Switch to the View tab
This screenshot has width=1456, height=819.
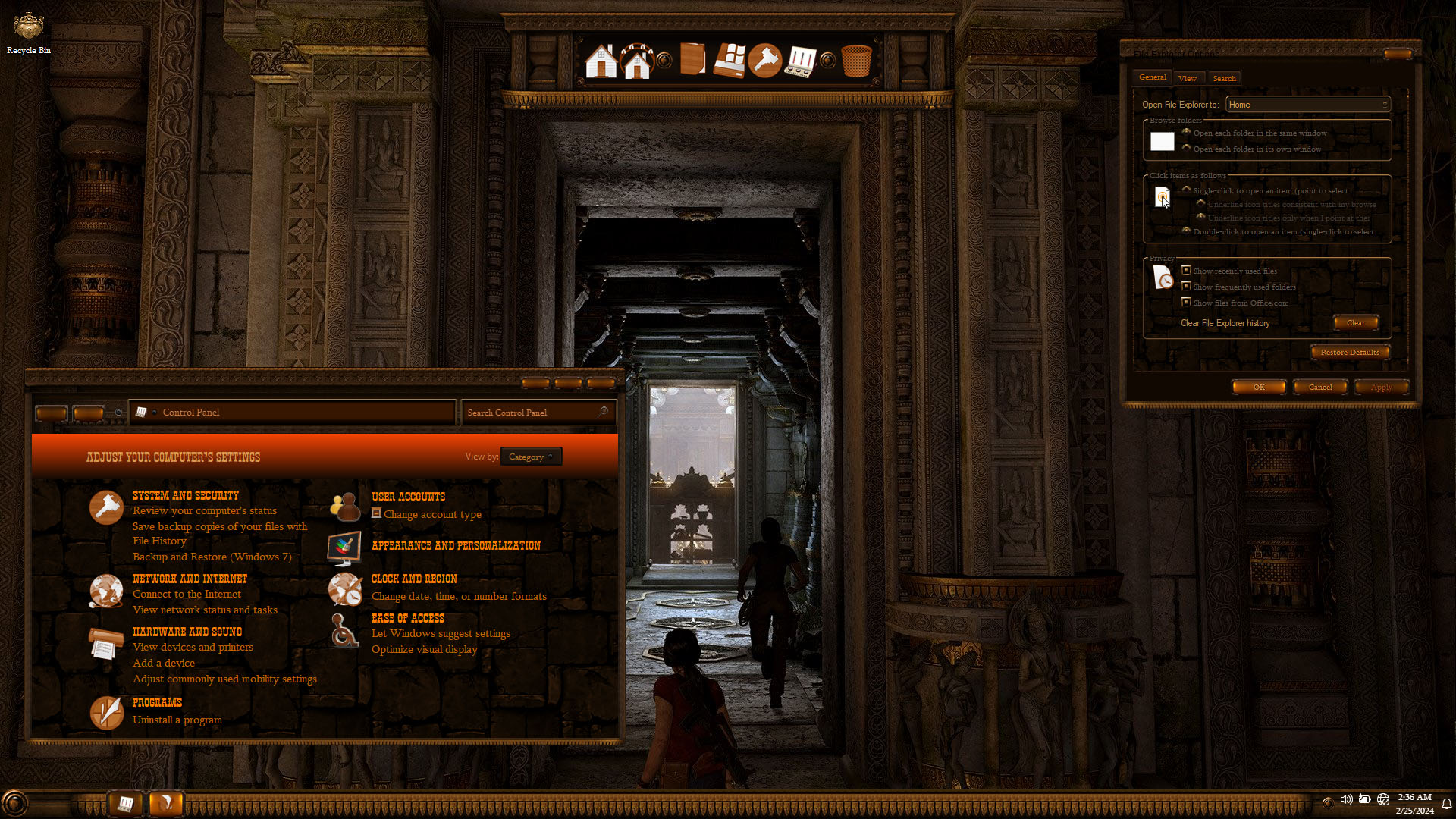click(x=1187, y=78)
